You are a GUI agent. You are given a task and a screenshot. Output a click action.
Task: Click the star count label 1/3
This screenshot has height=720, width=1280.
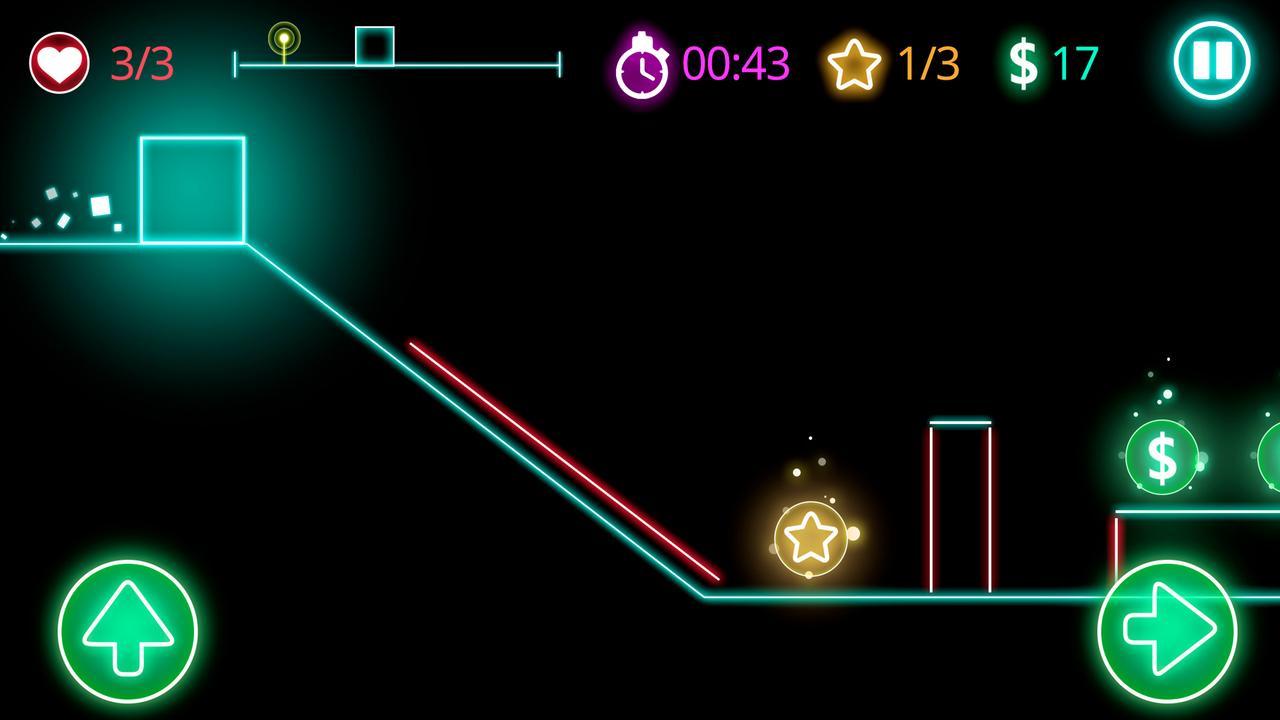point(927,62)
